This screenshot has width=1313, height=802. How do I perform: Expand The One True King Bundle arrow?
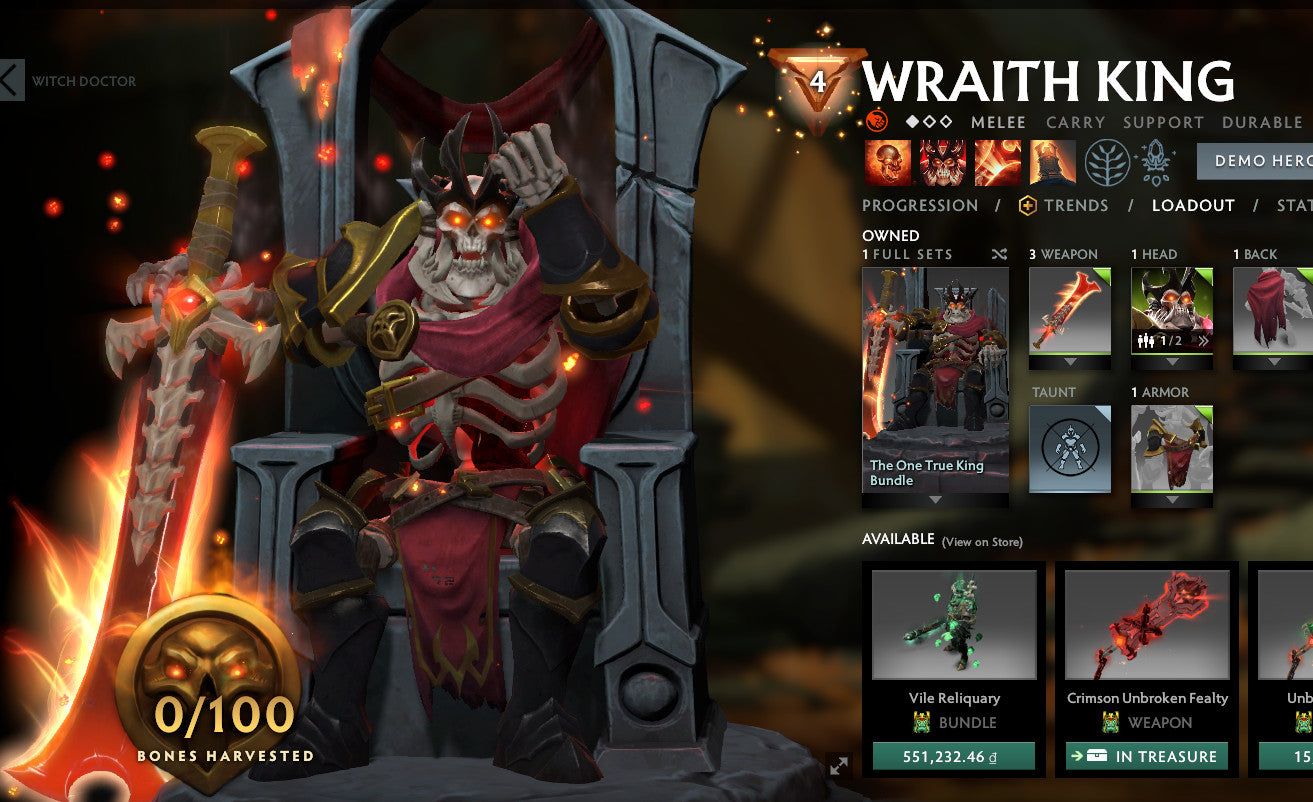tap(933, 498)
